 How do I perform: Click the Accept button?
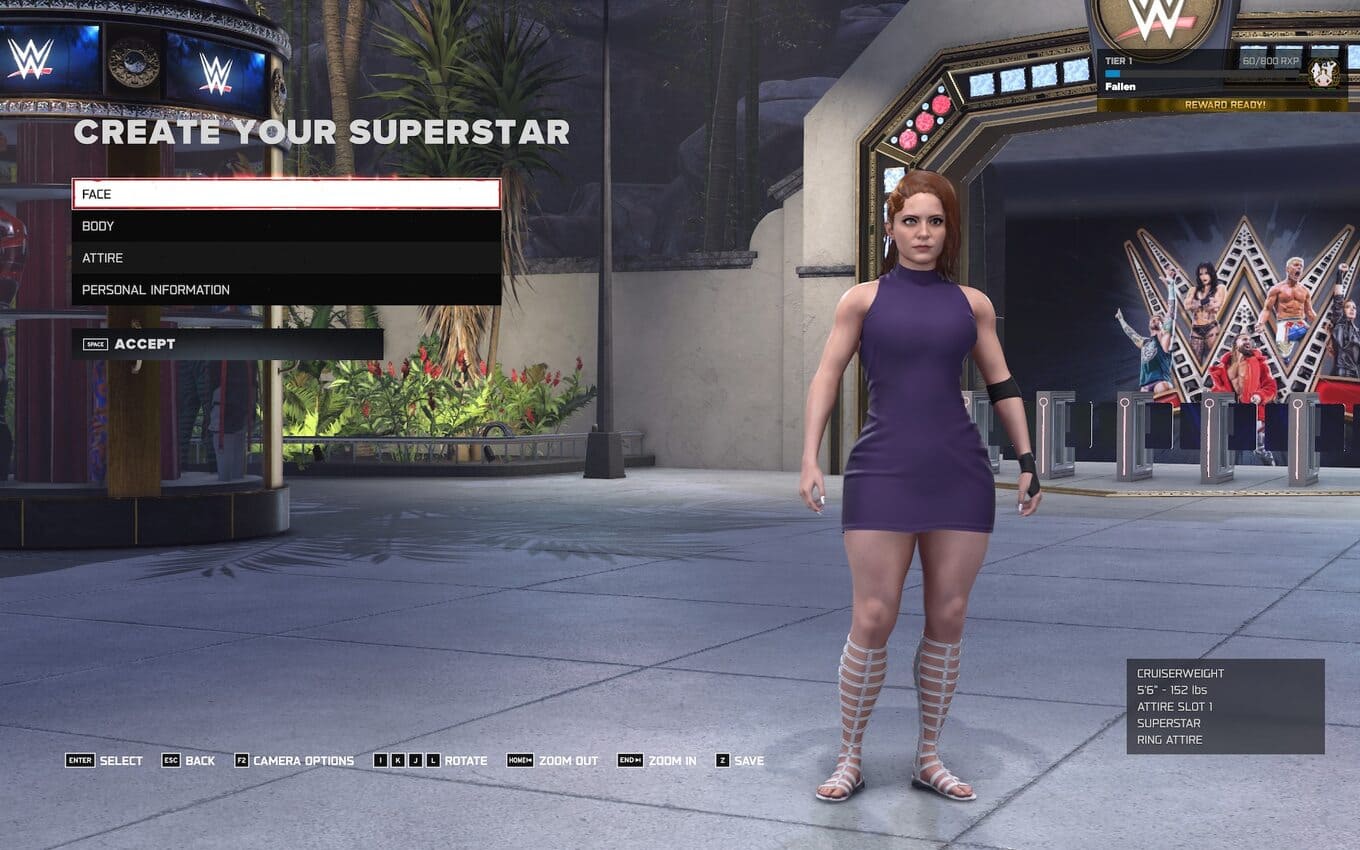point(227,344)
